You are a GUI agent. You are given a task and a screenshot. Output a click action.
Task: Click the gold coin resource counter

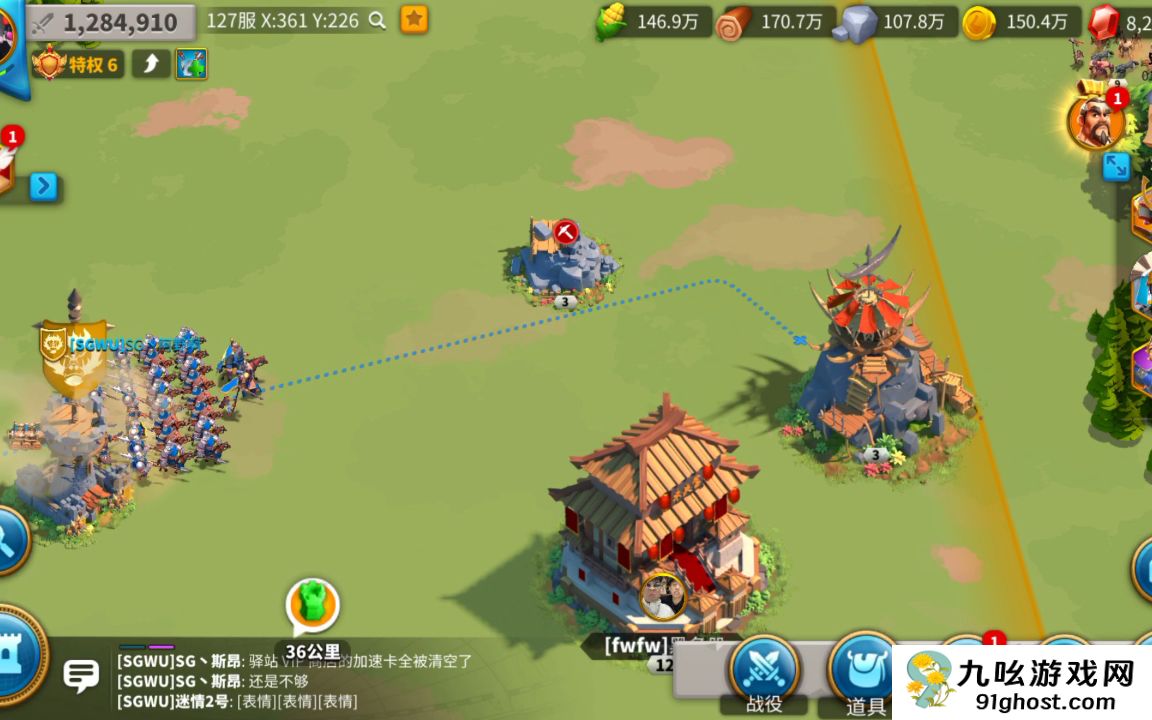pos(1020,22)
